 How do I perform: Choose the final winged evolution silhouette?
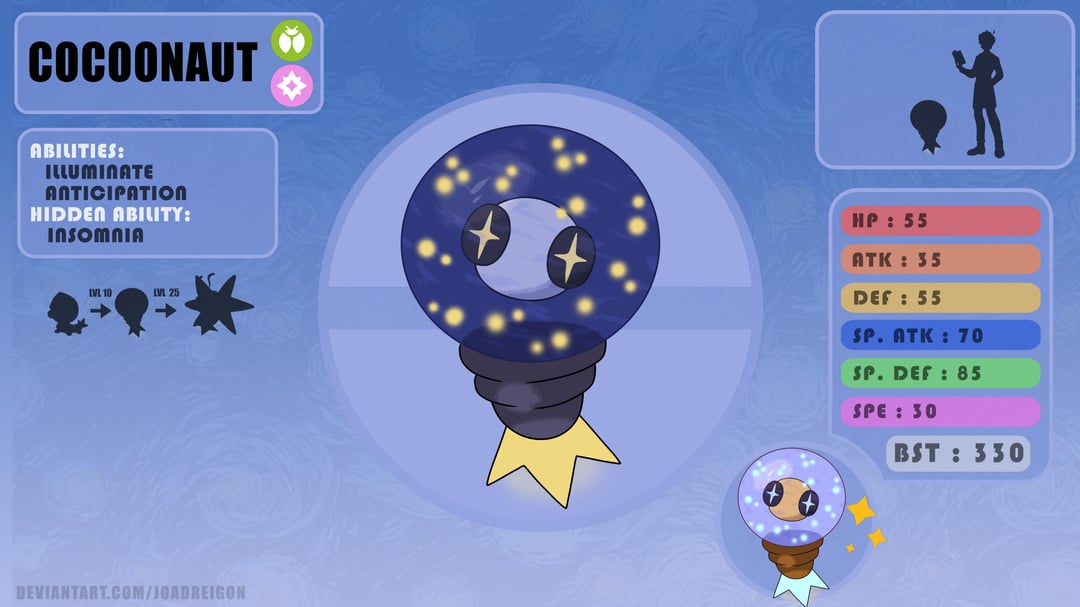pos(217,305)
